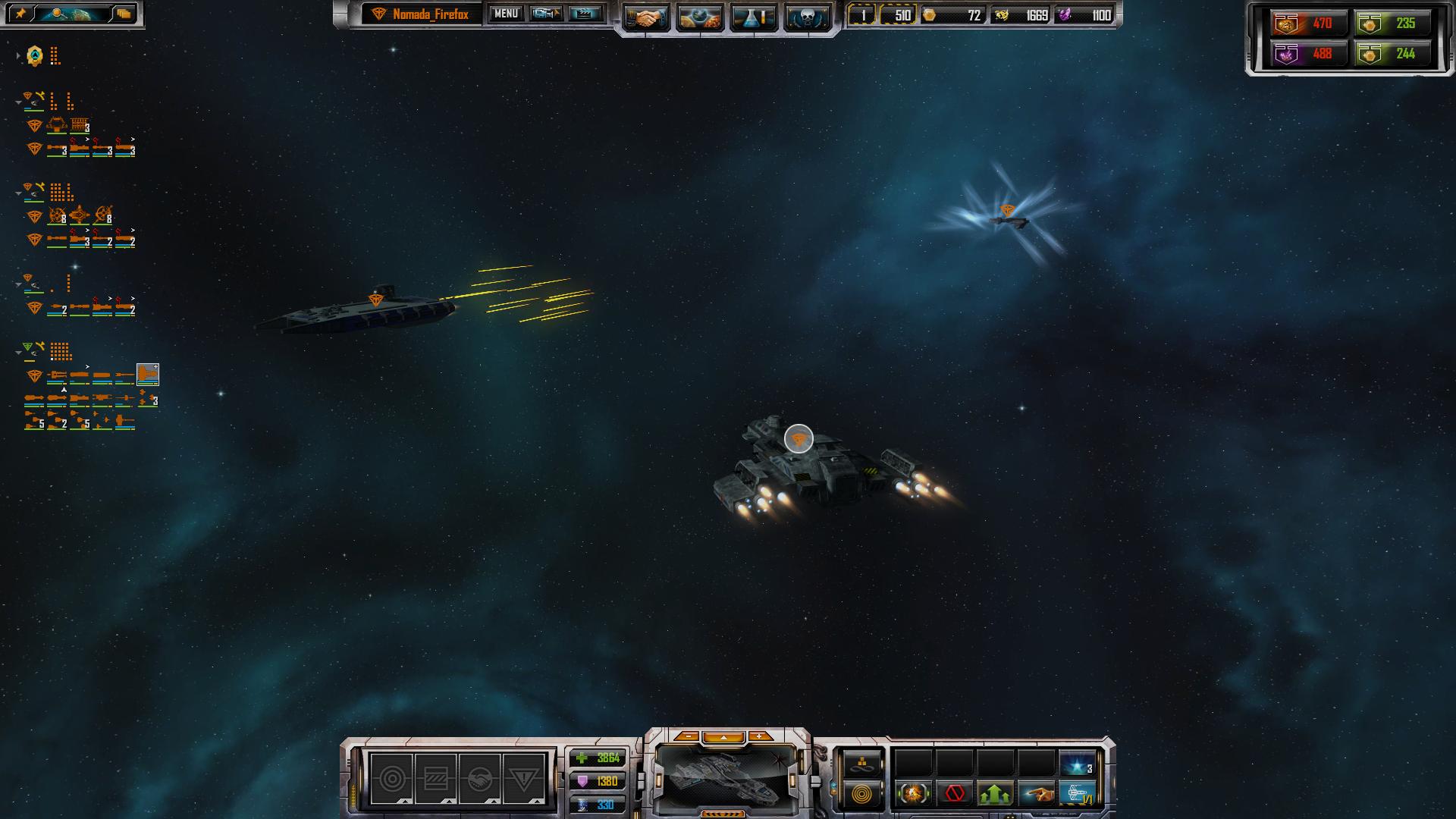1456x819 pixels.
Task: Click the green upgrade arrows icon
Action: coord(995,794)
